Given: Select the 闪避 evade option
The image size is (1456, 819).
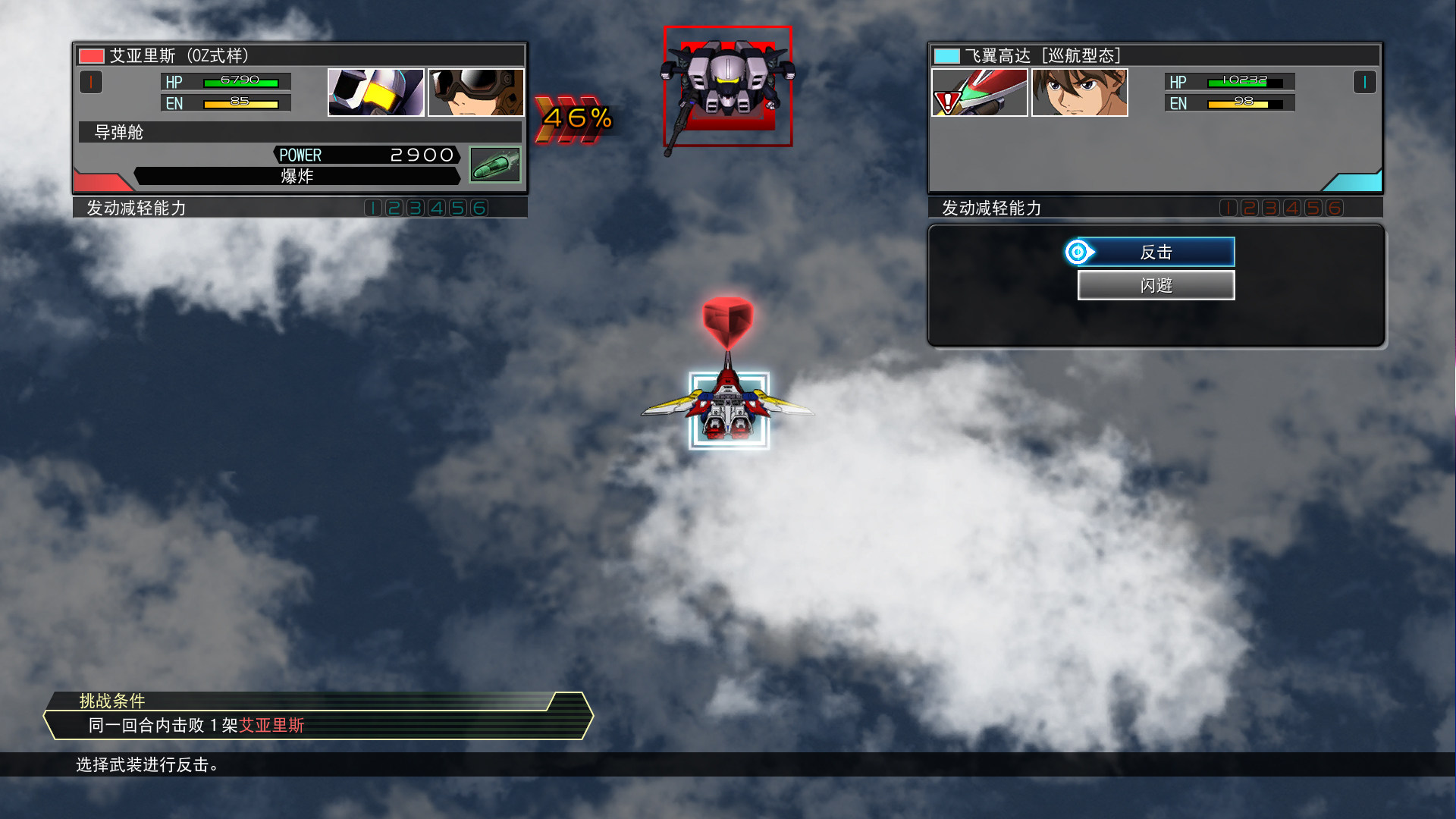Looking at the screenshot, I should click(1156, 285).
